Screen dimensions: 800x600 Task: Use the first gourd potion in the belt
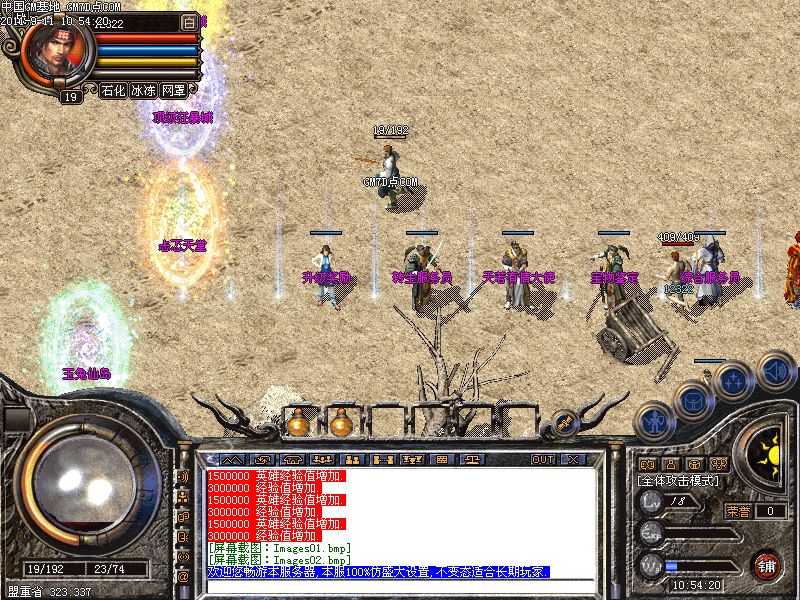(x=297, y=423)
